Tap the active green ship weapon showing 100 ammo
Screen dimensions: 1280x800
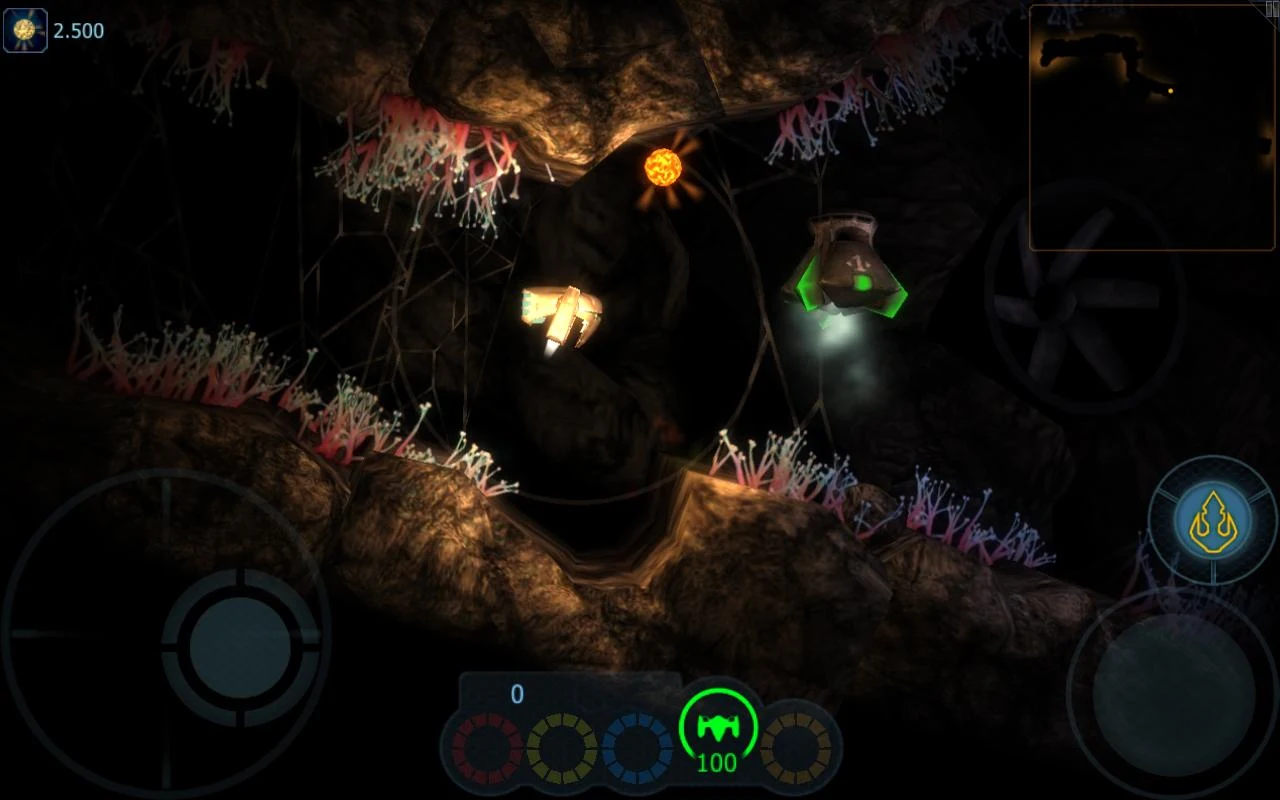717,728
